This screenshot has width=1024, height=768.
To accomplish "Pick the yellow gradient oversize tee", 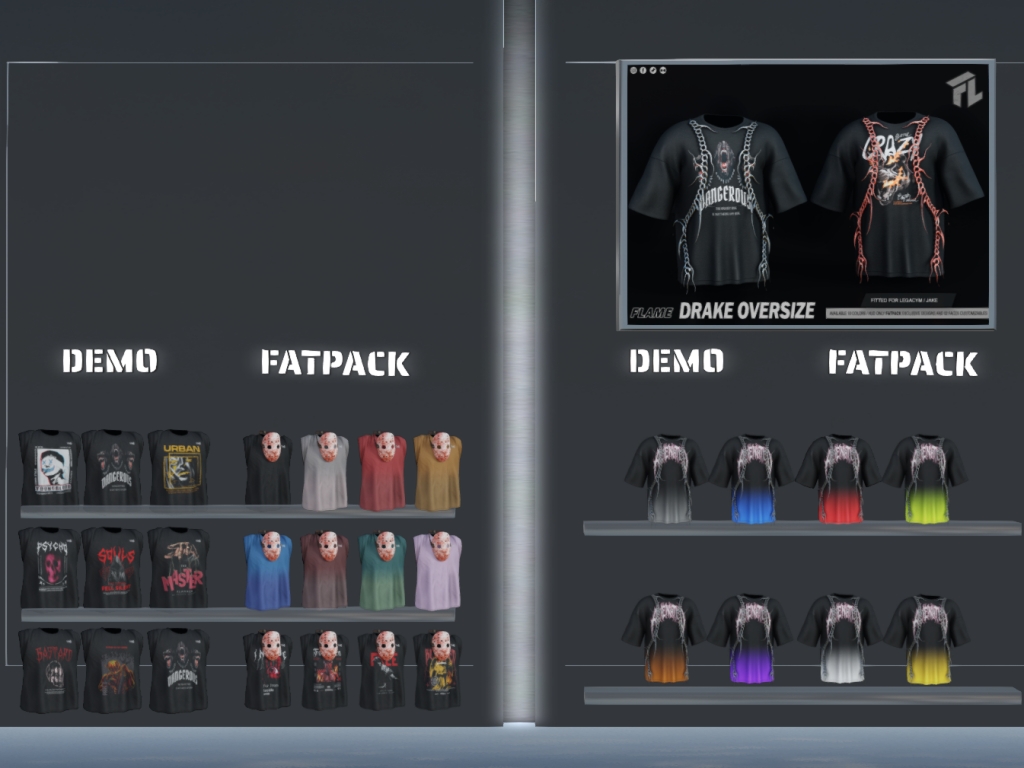I will tap(925, 639).
